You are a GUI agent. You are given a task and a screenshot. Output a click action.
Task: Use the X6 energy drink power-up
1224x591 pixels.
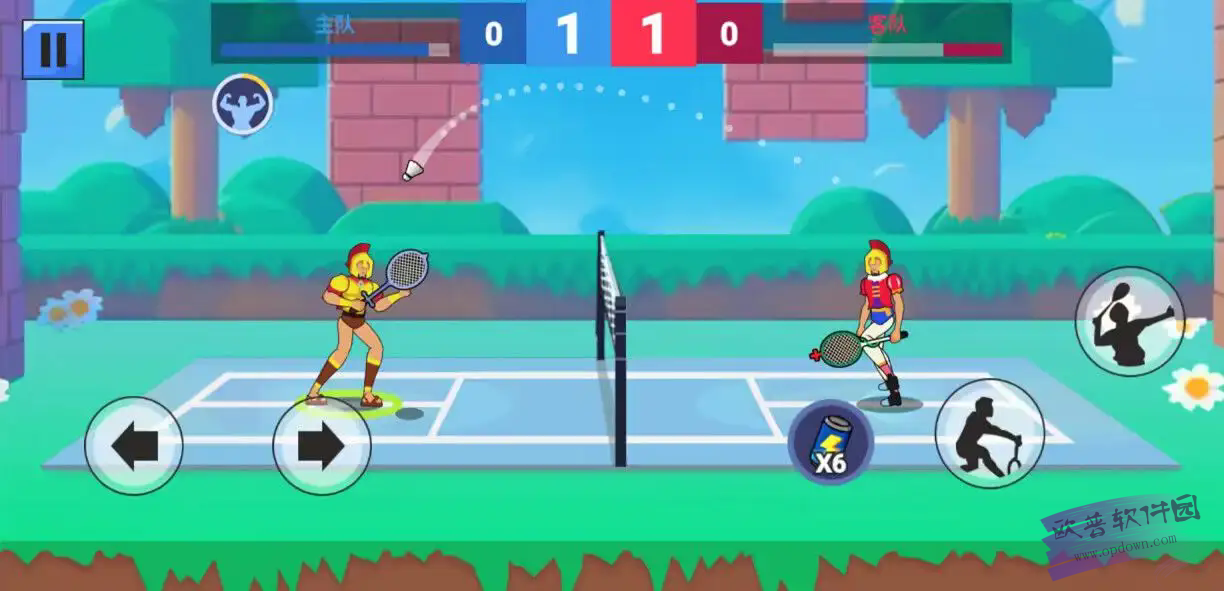(830, 442)
